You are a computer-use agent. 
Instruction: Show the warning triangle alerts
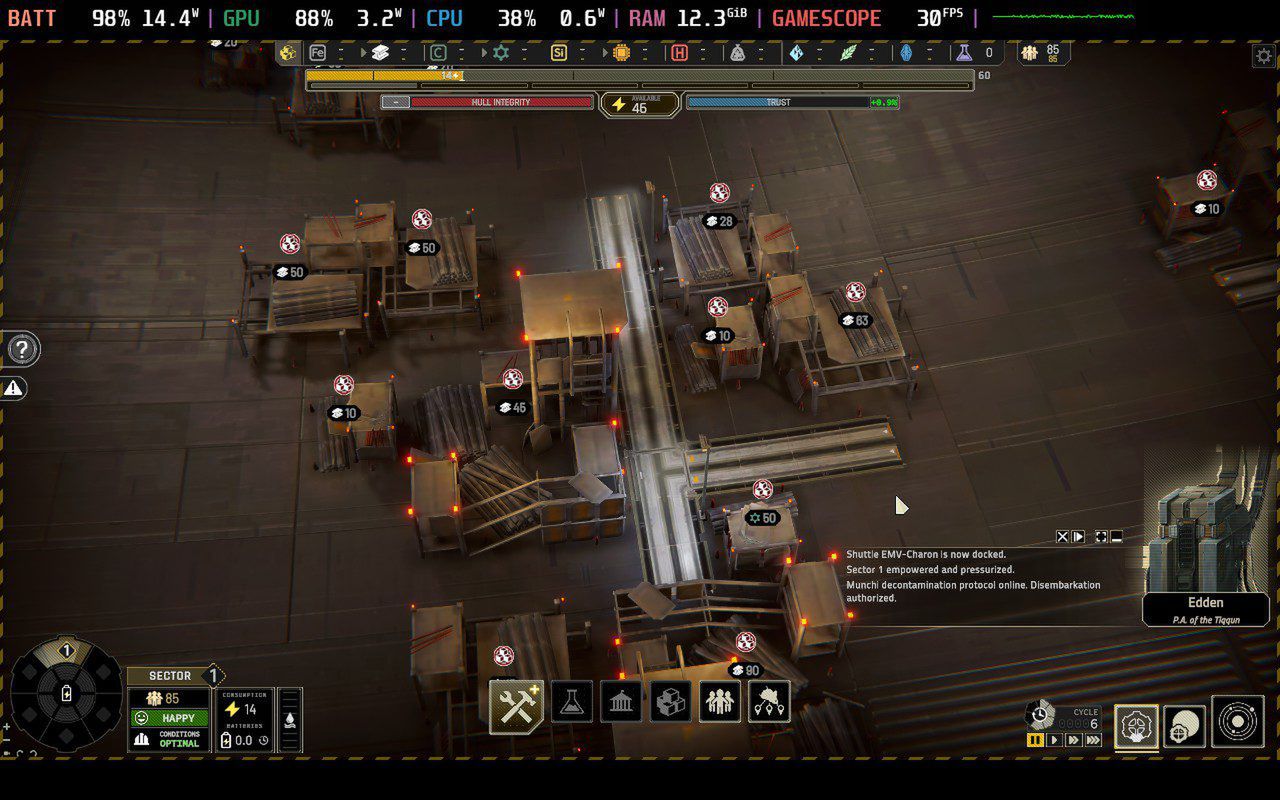click(x=14, y=388)
